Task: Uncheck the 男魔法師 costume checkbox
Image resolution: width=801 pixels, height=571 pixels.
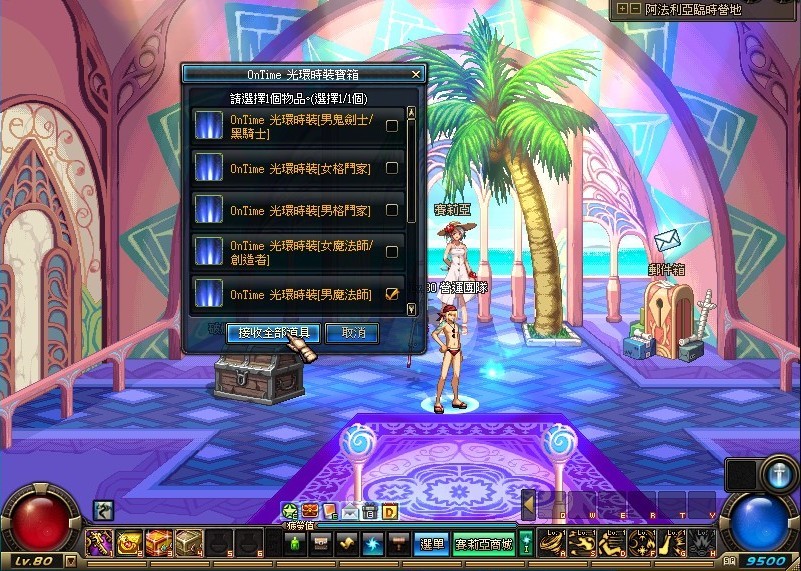Action: click(392, 294)
